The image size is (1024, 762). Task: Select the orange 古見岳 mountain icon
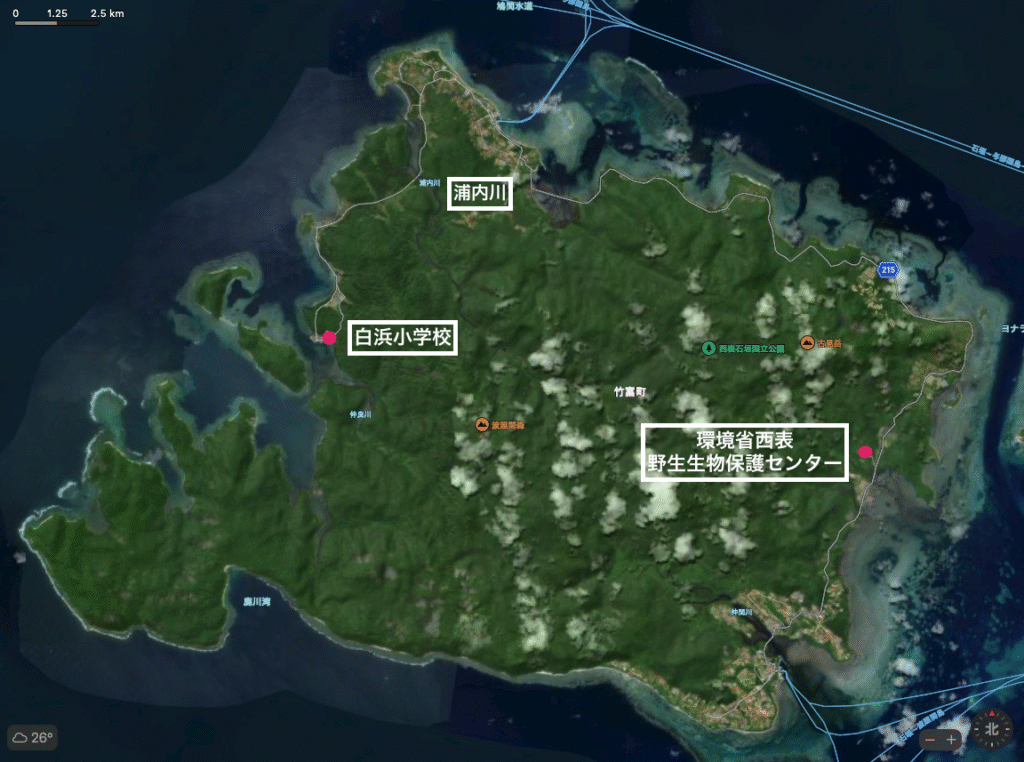coord(806,343)
